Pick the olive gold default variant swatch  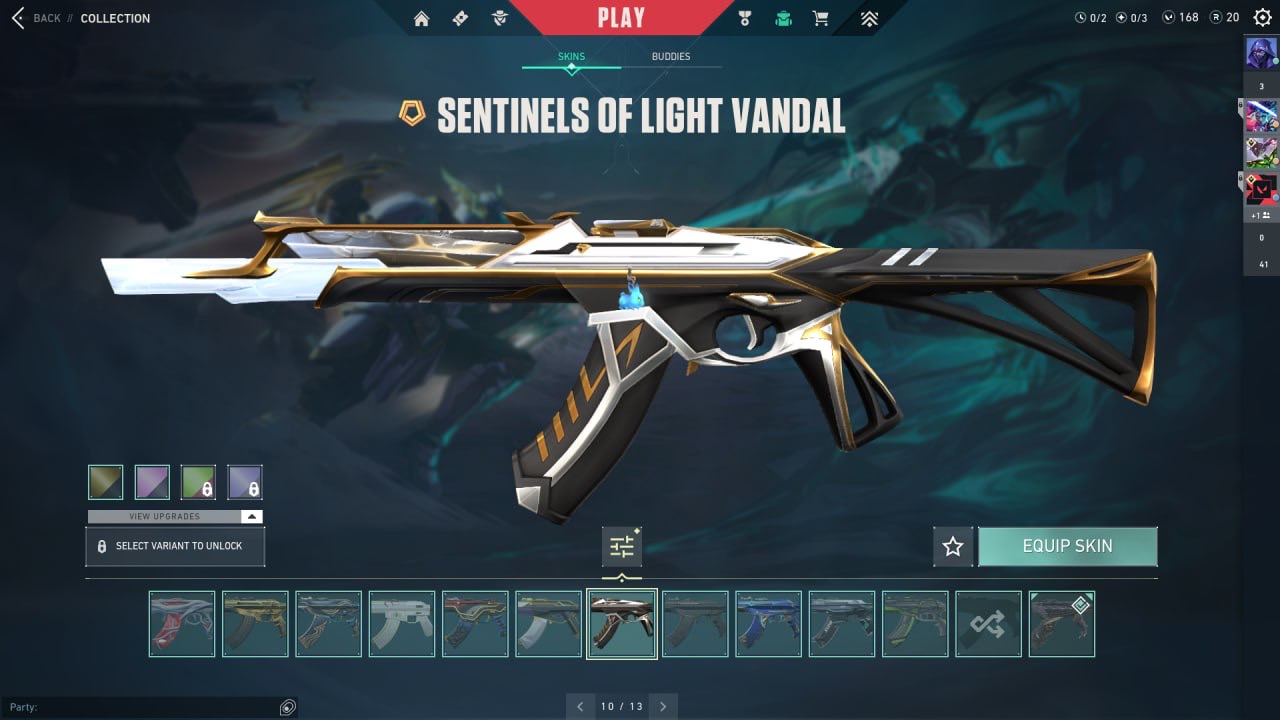pyautogui.click(x=106, y=482)
